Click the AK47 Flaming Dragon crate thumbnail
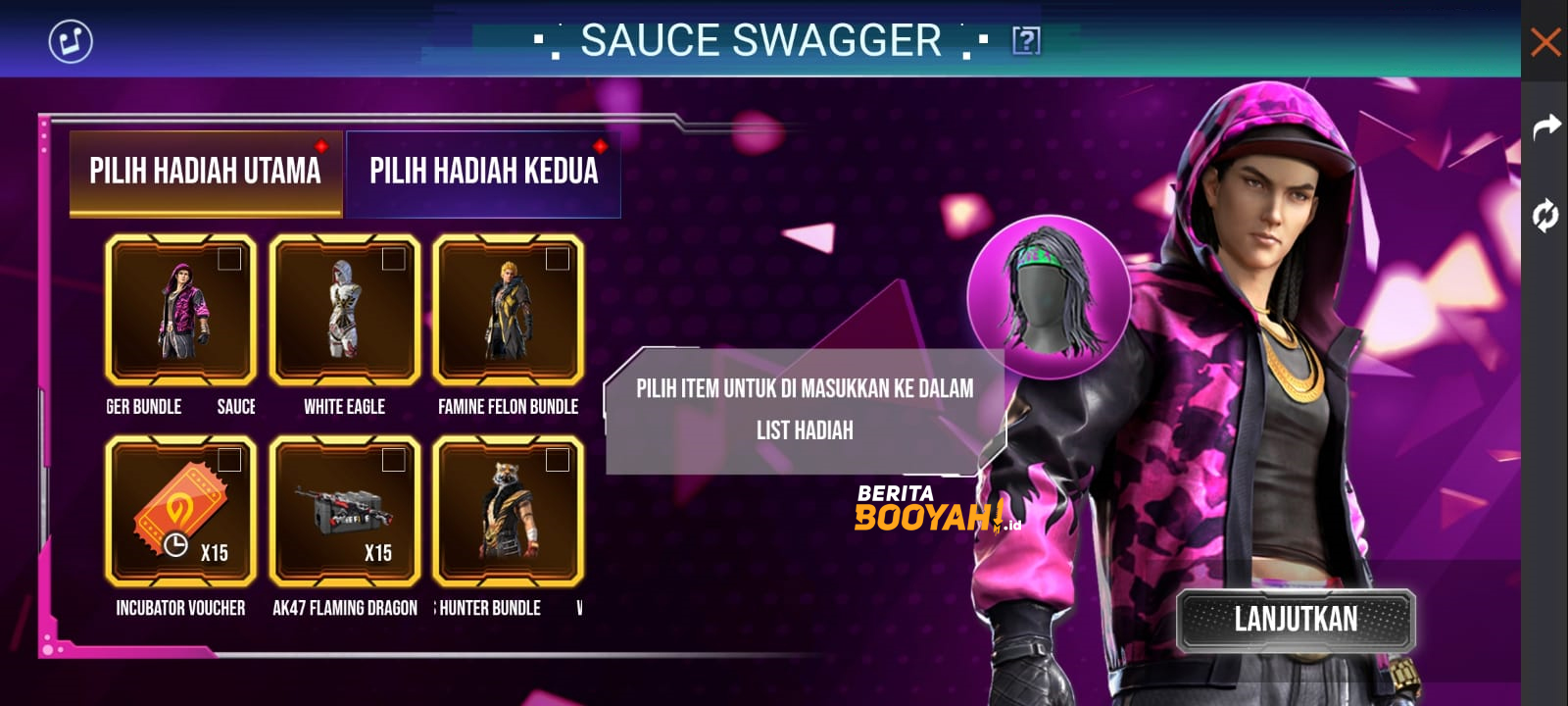 (x=344, y=510)
